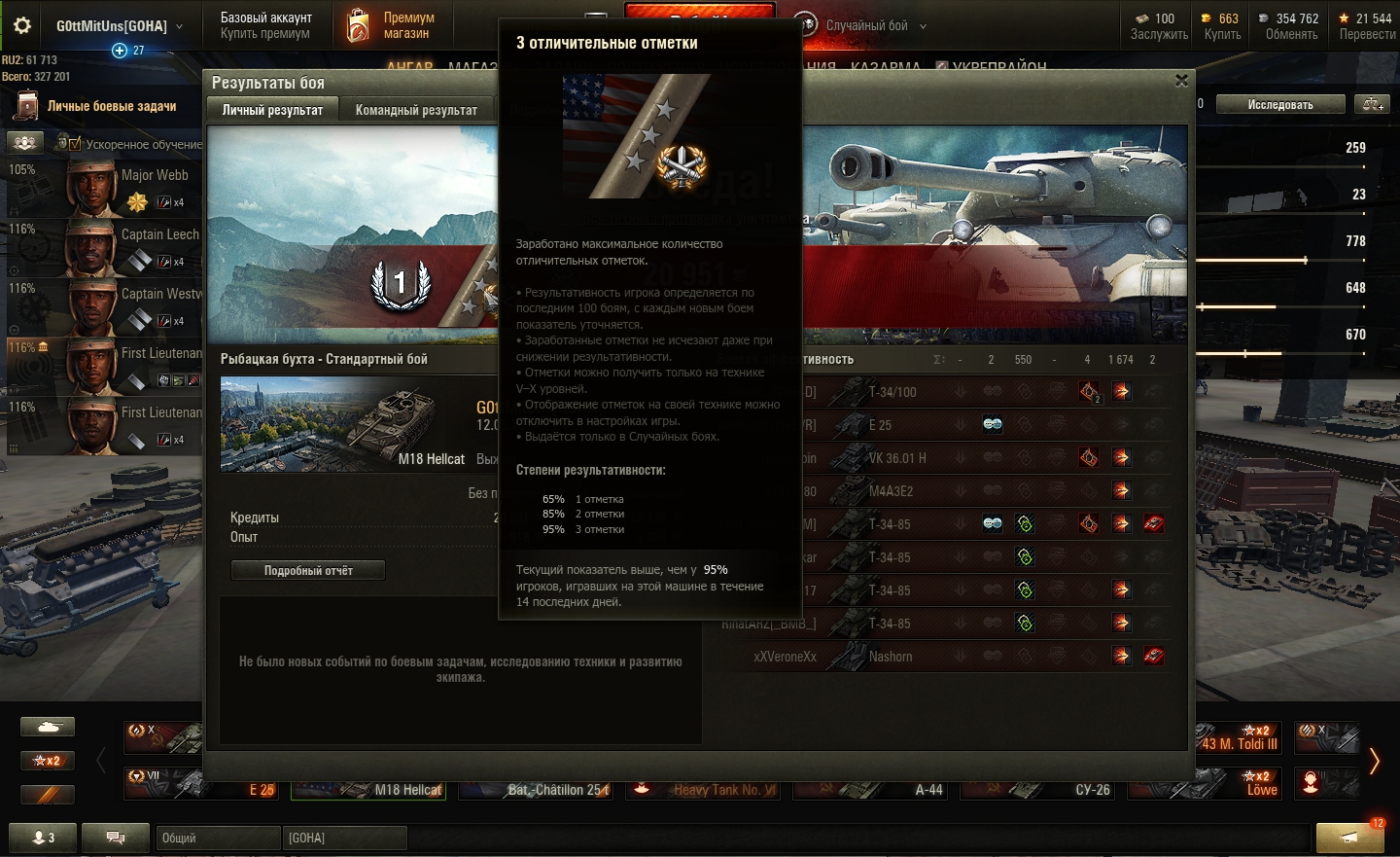The height and width of the screenshot is (857, 1400).
Task: Select the Личный результат tab
Action: point(272,110)
